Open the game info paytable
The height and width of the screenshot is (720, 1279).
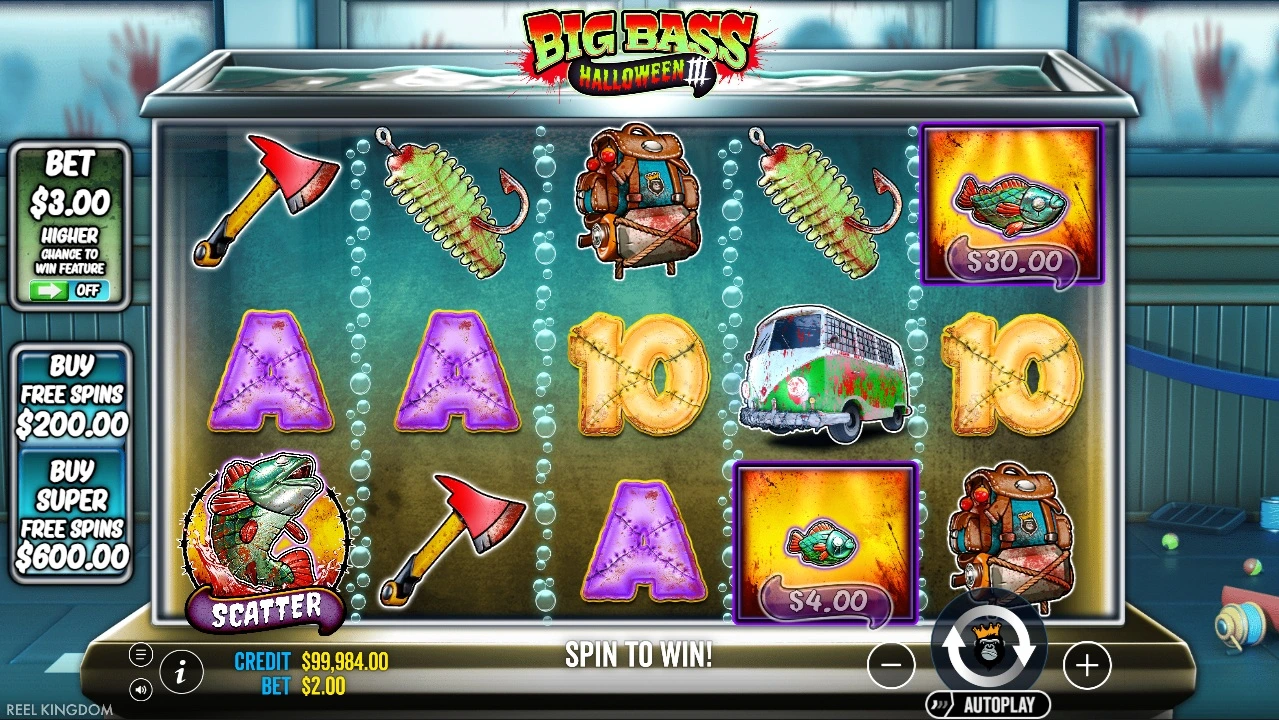tap(181, 673)
